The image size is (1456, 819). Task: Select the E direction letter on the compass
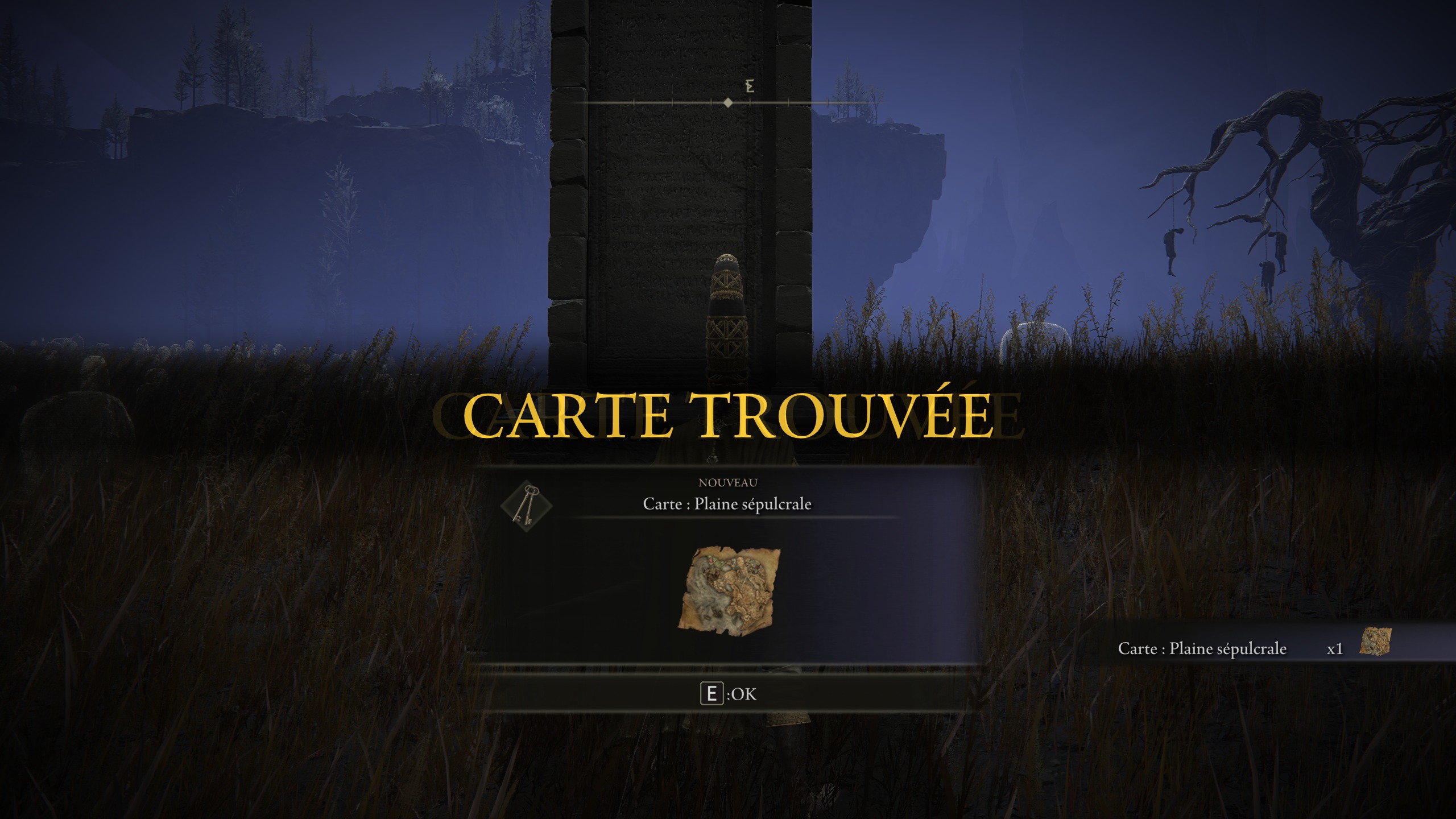(x=750, y=86)
